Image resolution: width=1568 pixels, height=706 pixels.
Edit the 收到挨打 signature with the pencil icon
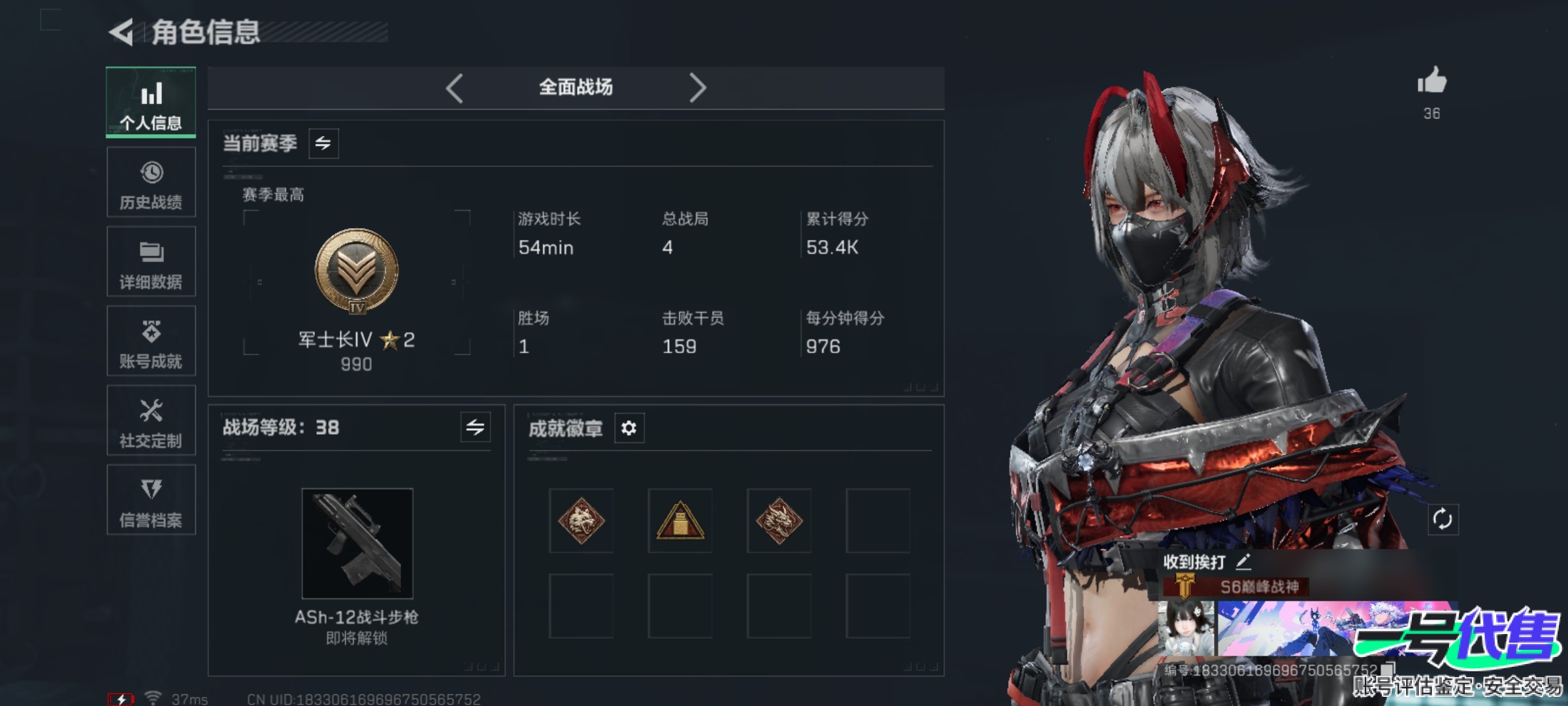1243,562
